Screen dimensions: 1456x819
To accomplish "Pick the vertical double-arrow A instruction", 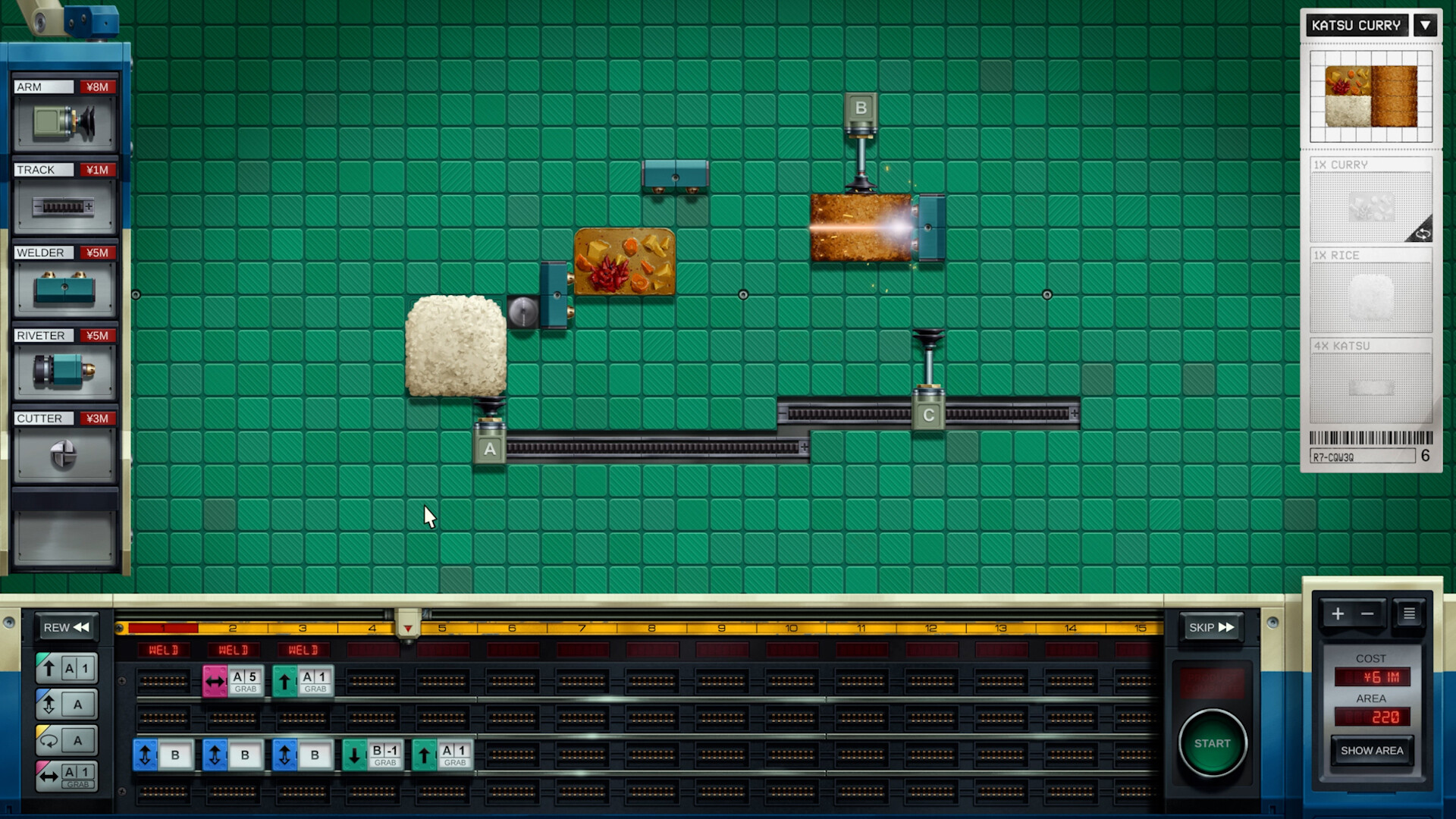I will click(65, 704).
